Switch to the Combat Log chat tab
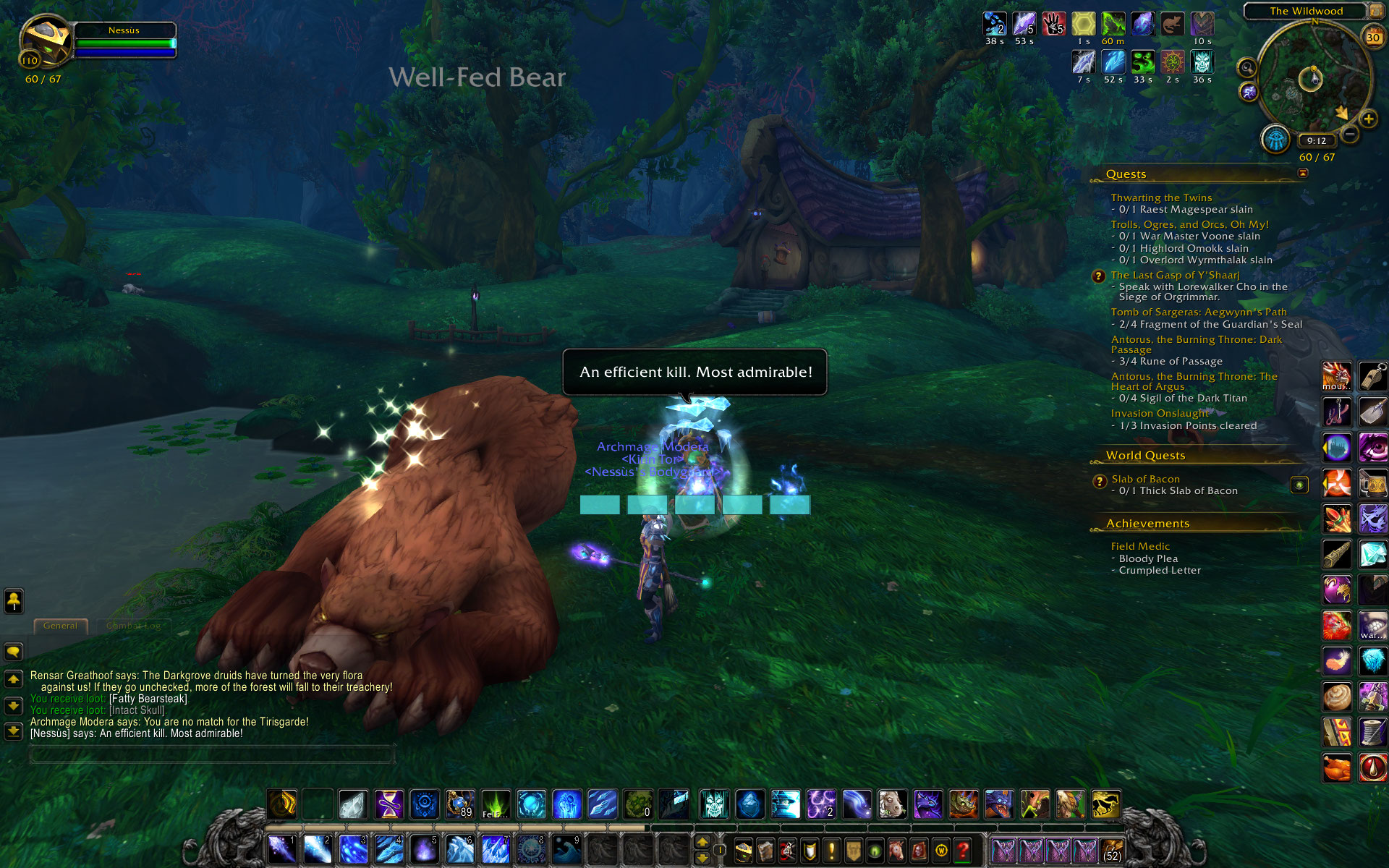Image resolution: width=1389 pixels, height=868 pixels. tap(133, 626)
